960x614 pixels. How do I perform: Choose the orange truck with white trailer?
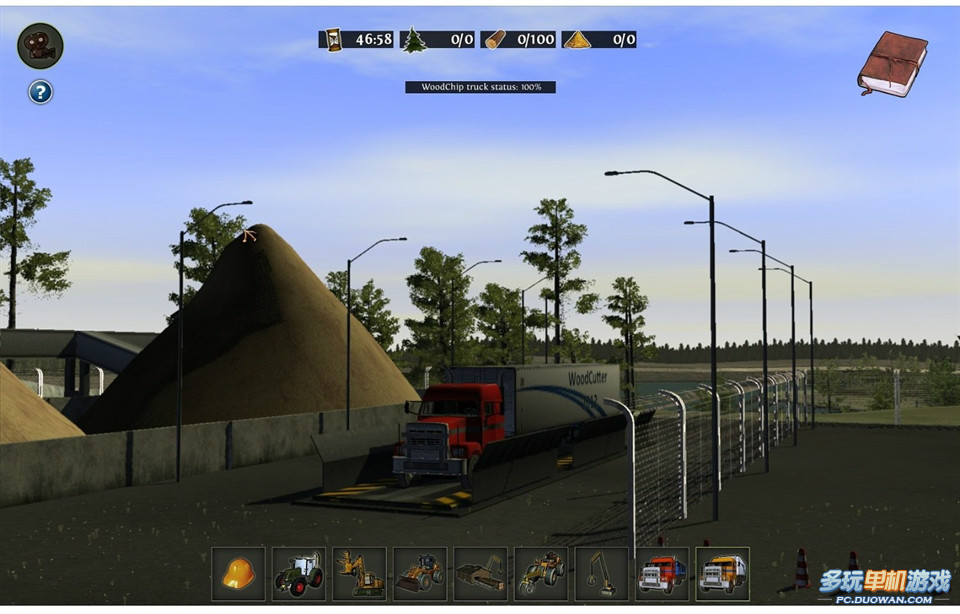(722, 573)
